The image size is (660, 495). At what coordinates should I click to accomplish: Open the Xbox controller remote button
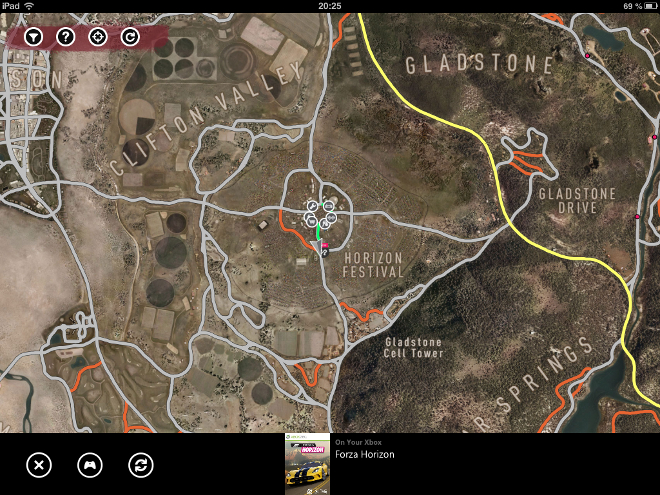(x=90, y=464)
